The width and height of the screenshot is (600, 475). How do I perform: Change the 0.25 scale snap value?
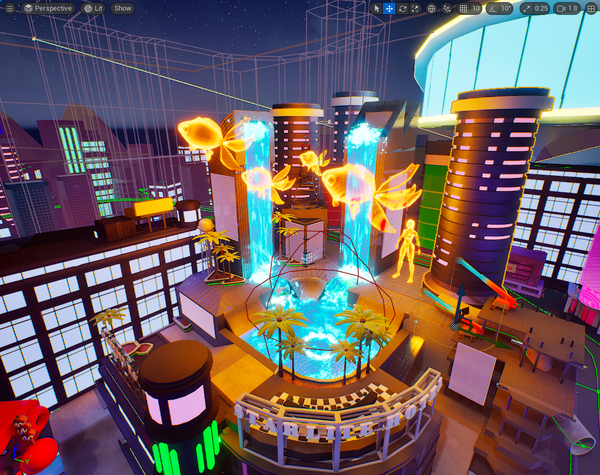(x=541, y=8)
